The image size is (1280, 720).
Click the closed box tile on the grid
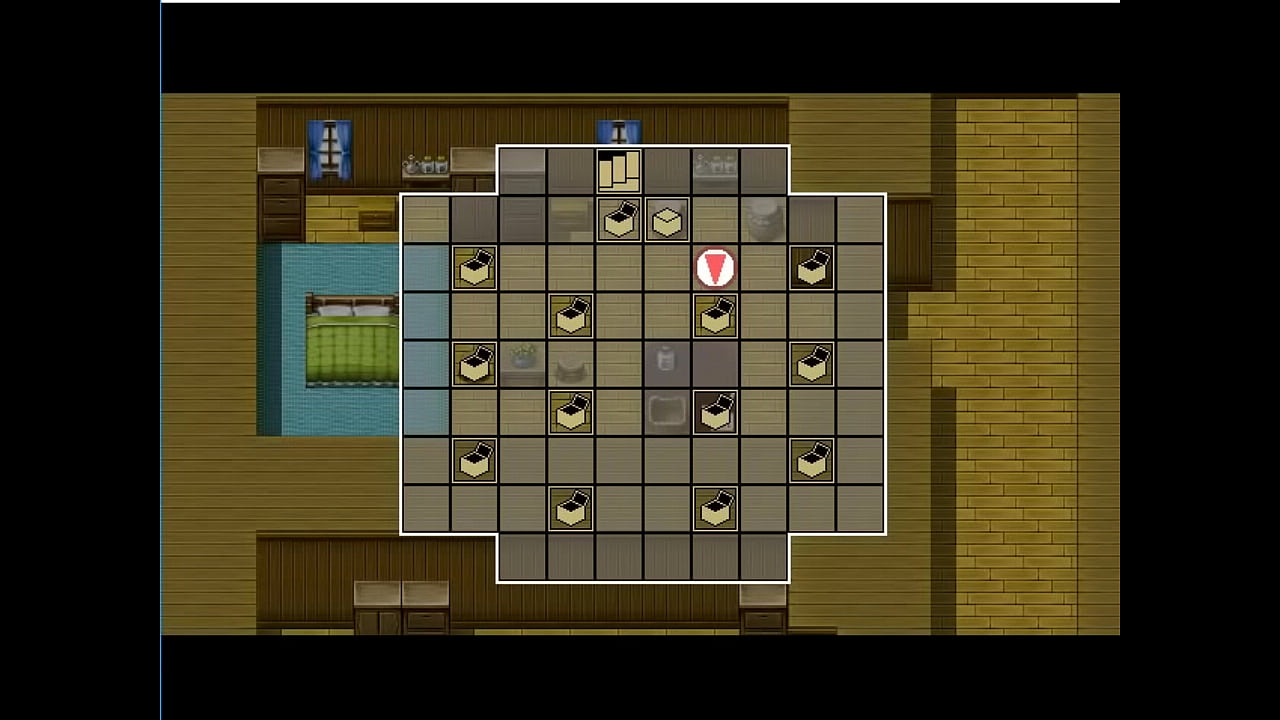(667, 220)
